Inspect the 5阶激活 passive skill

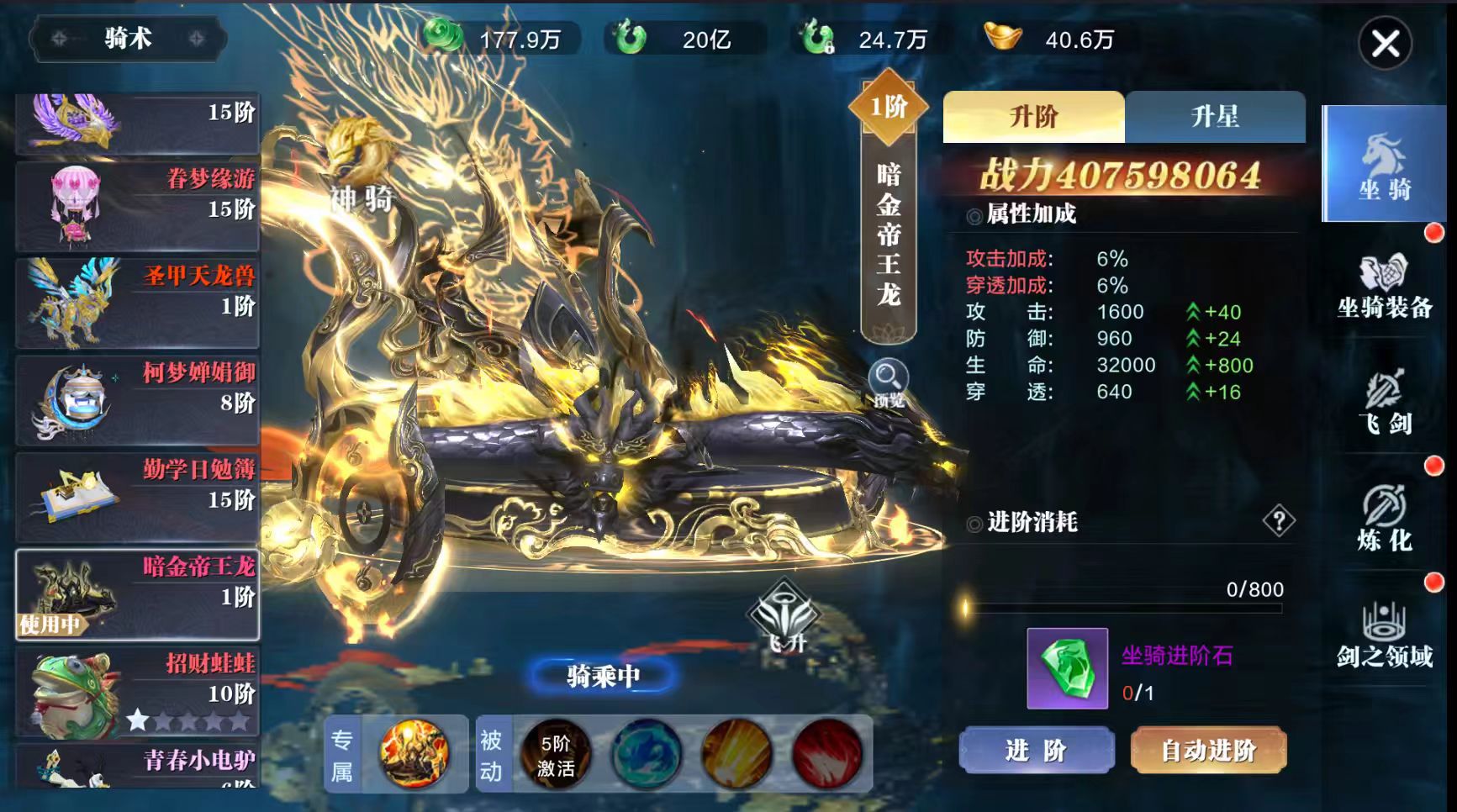point(555,754)
